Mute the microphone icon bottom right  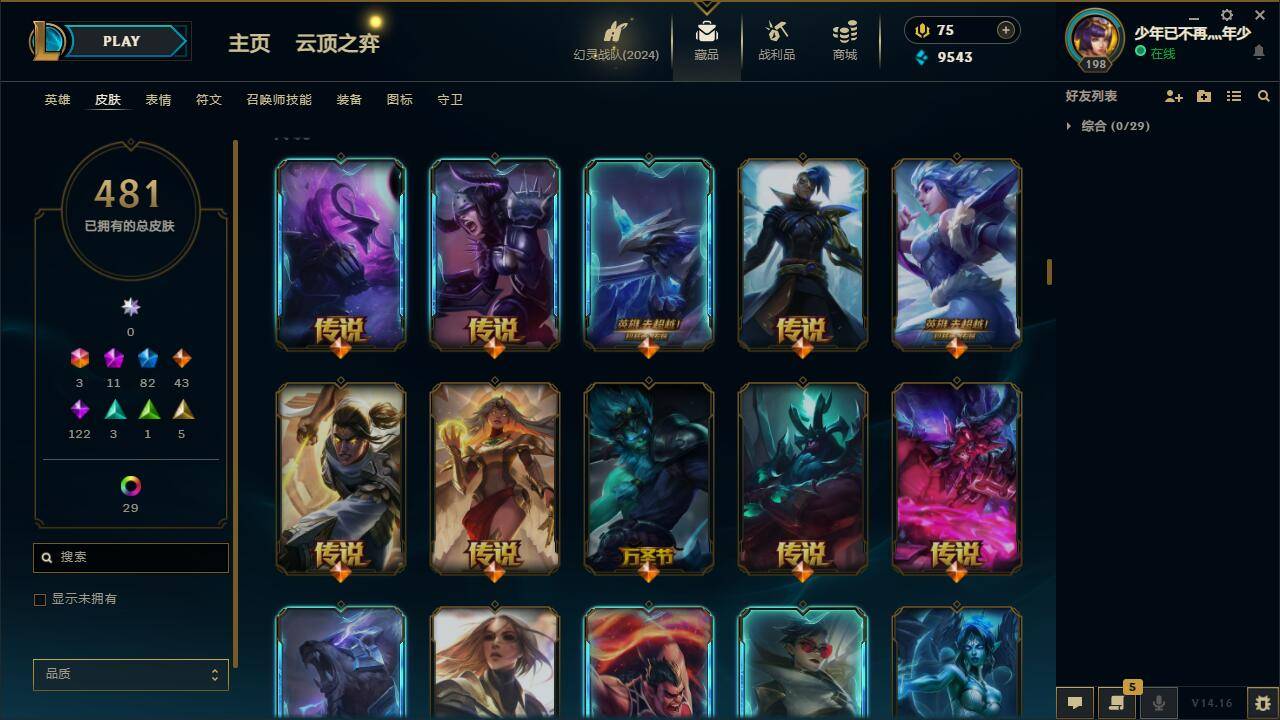click(x=1158, y=703)
